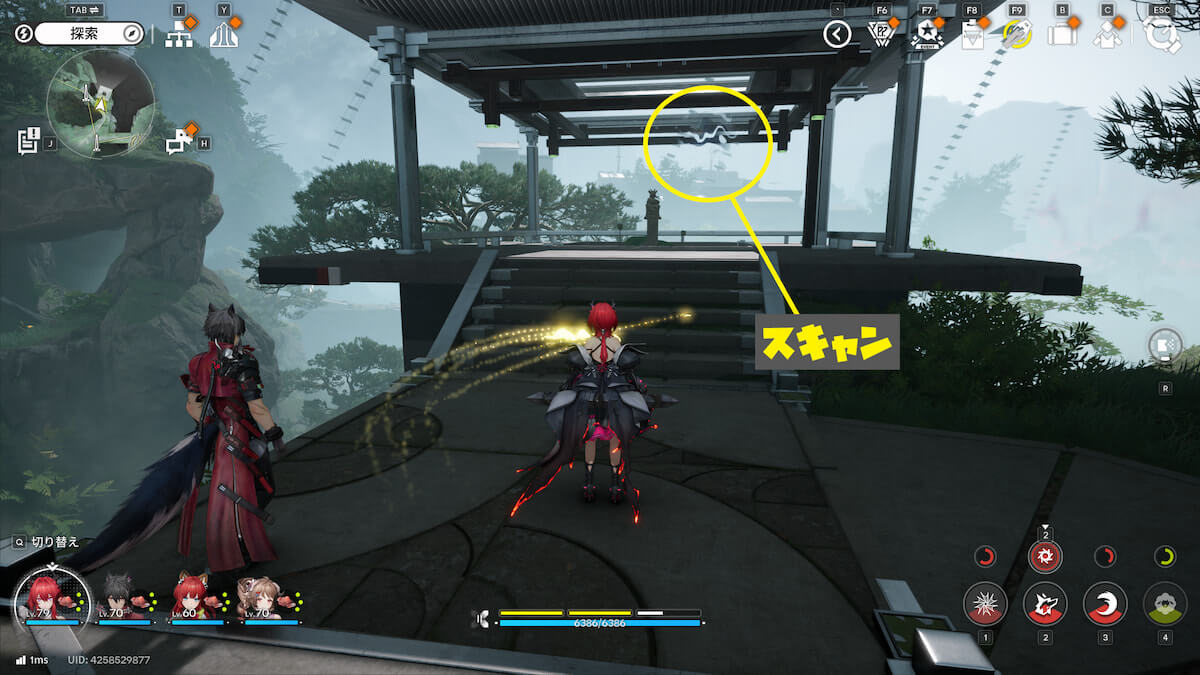Activate the wolf head skill, slot 2
The width and height of the screenshot is (1200, 675).
[1045, 604]
